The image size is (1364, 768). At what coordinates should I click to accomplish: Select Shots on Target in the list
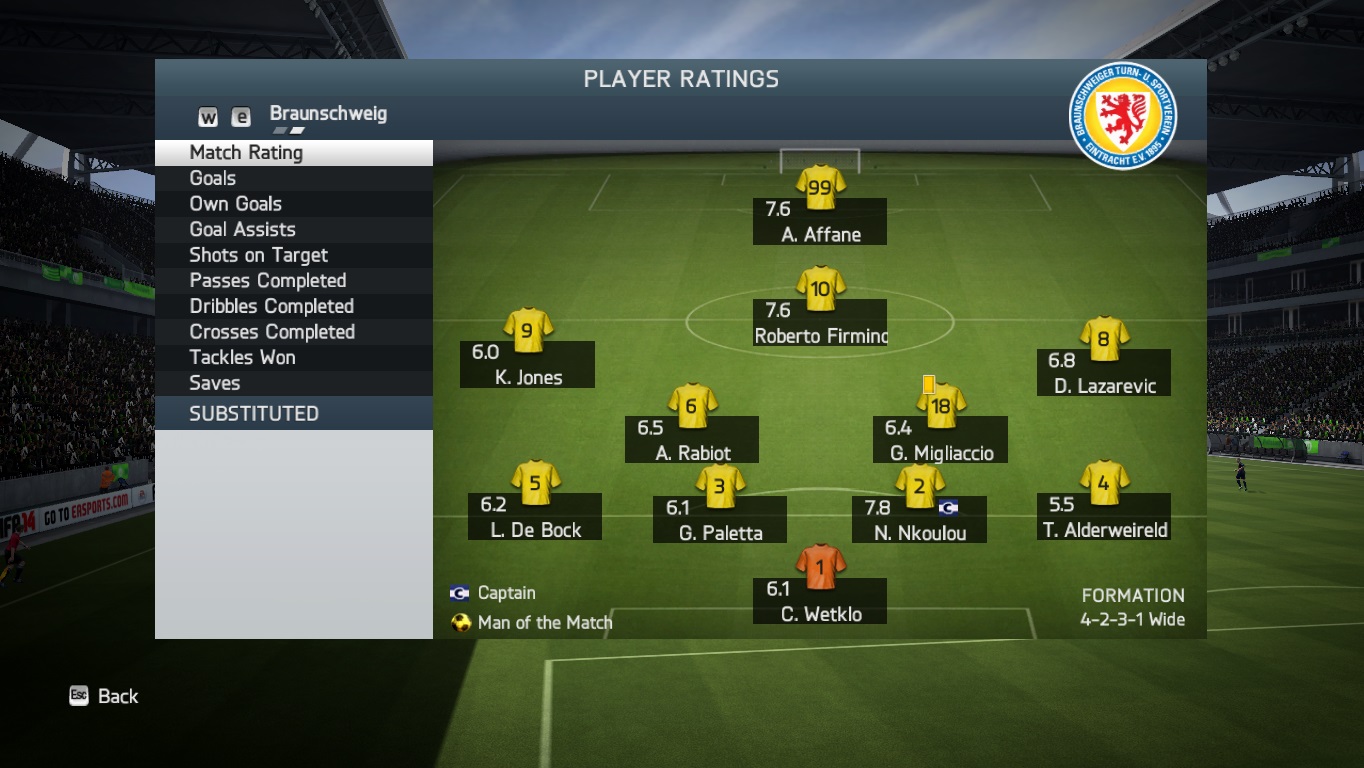[x=259, y=256]
